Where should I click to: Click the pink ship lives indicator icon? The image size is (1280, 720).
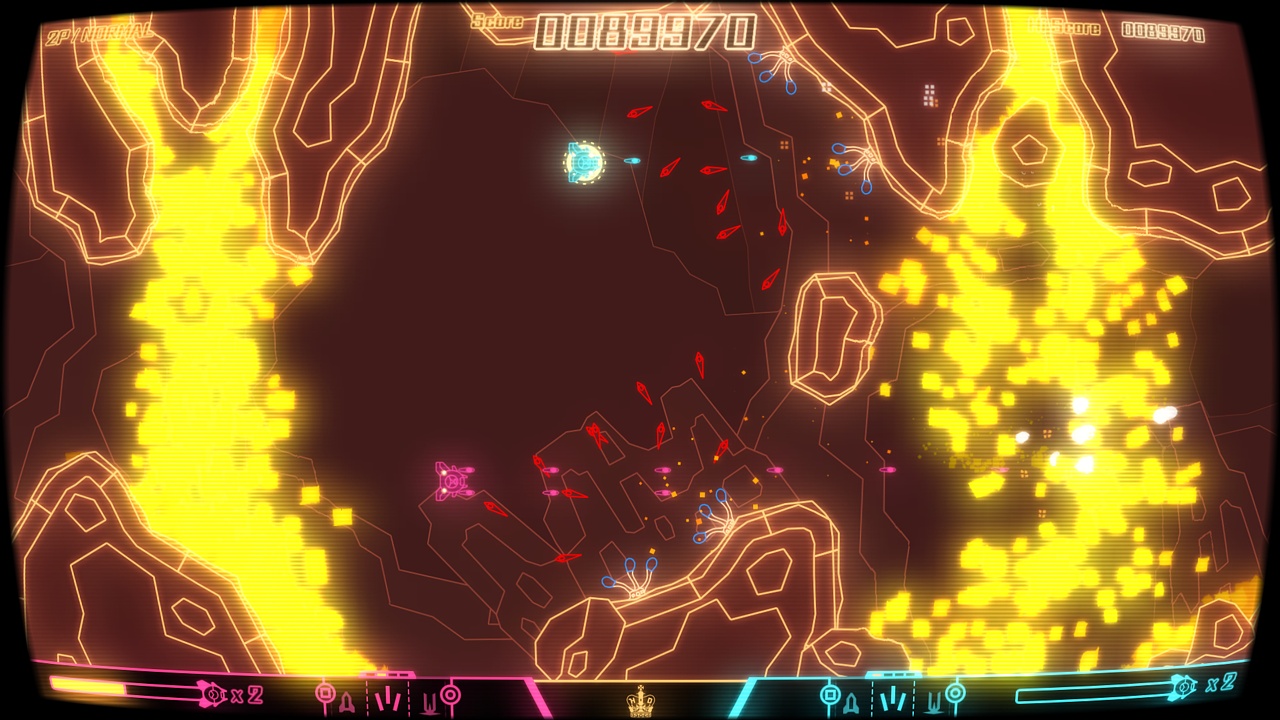tap(213, 694)
